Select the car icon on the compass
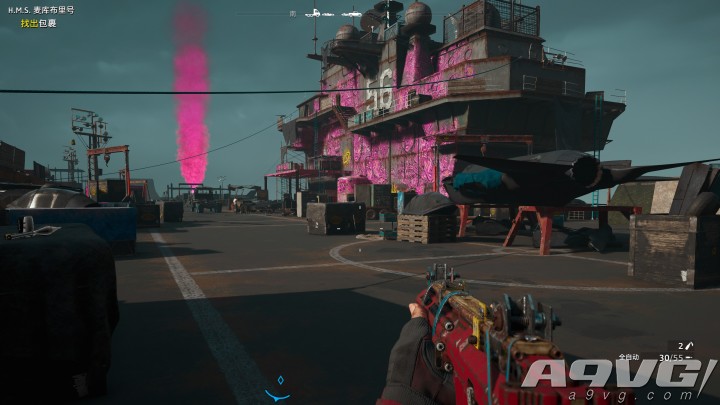This screenshot has width=720, height=405. (351, 14)
